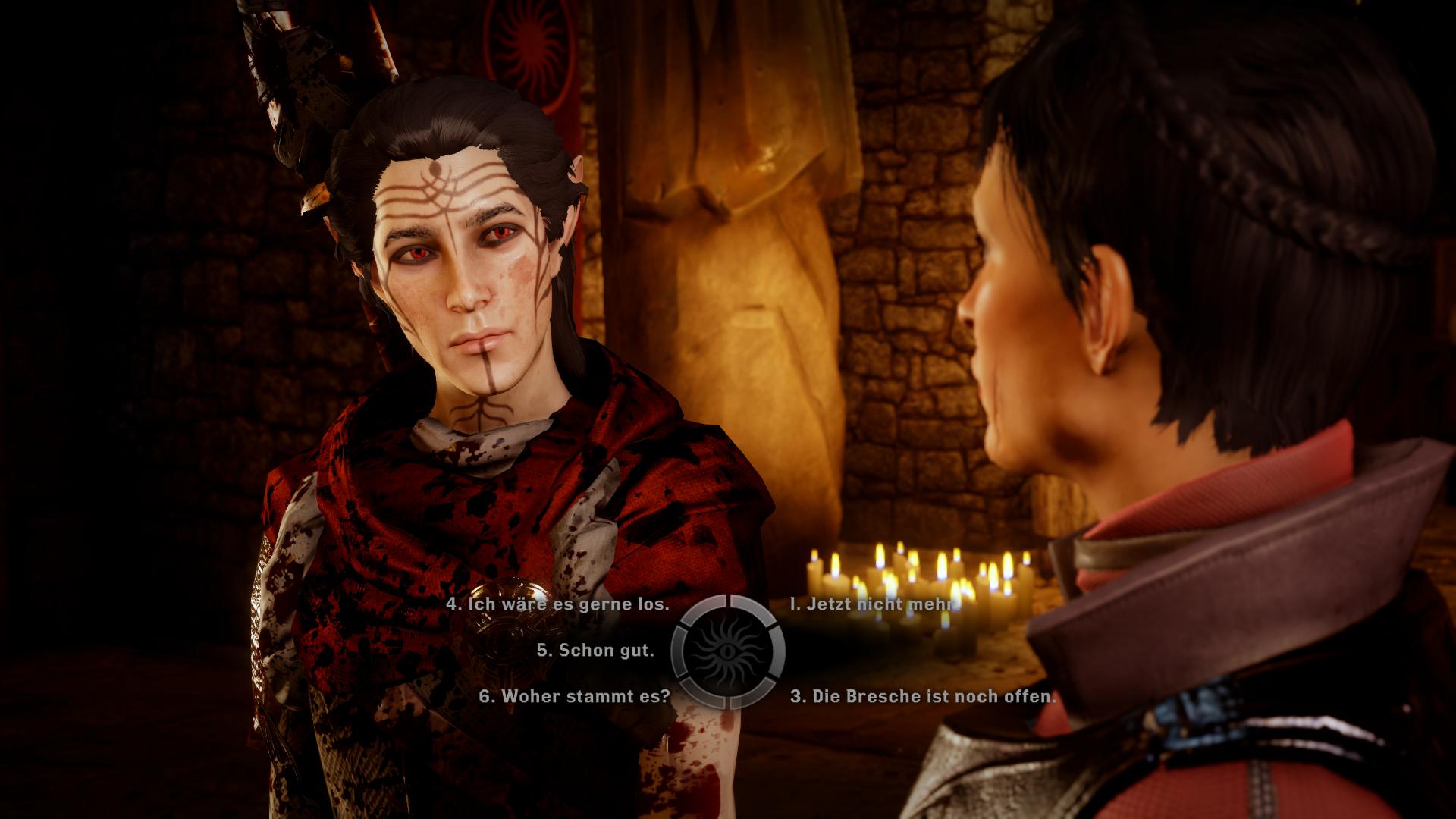Choose reply "Jetzt nicht mehr."
This screenshot has width=1456, height=819.
(874, 604)
